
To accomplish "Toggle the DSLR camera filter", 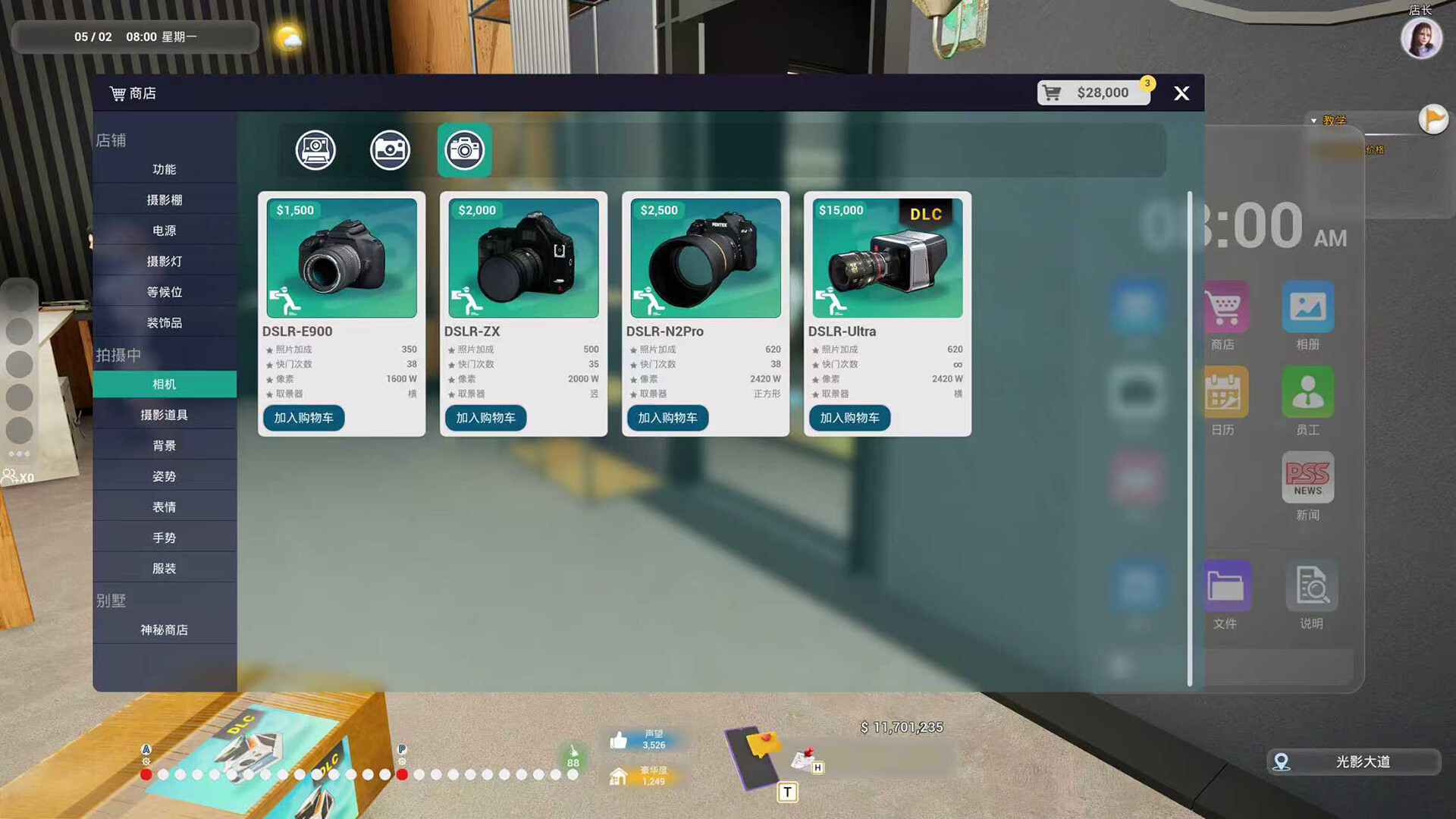I will coord(464,149).
